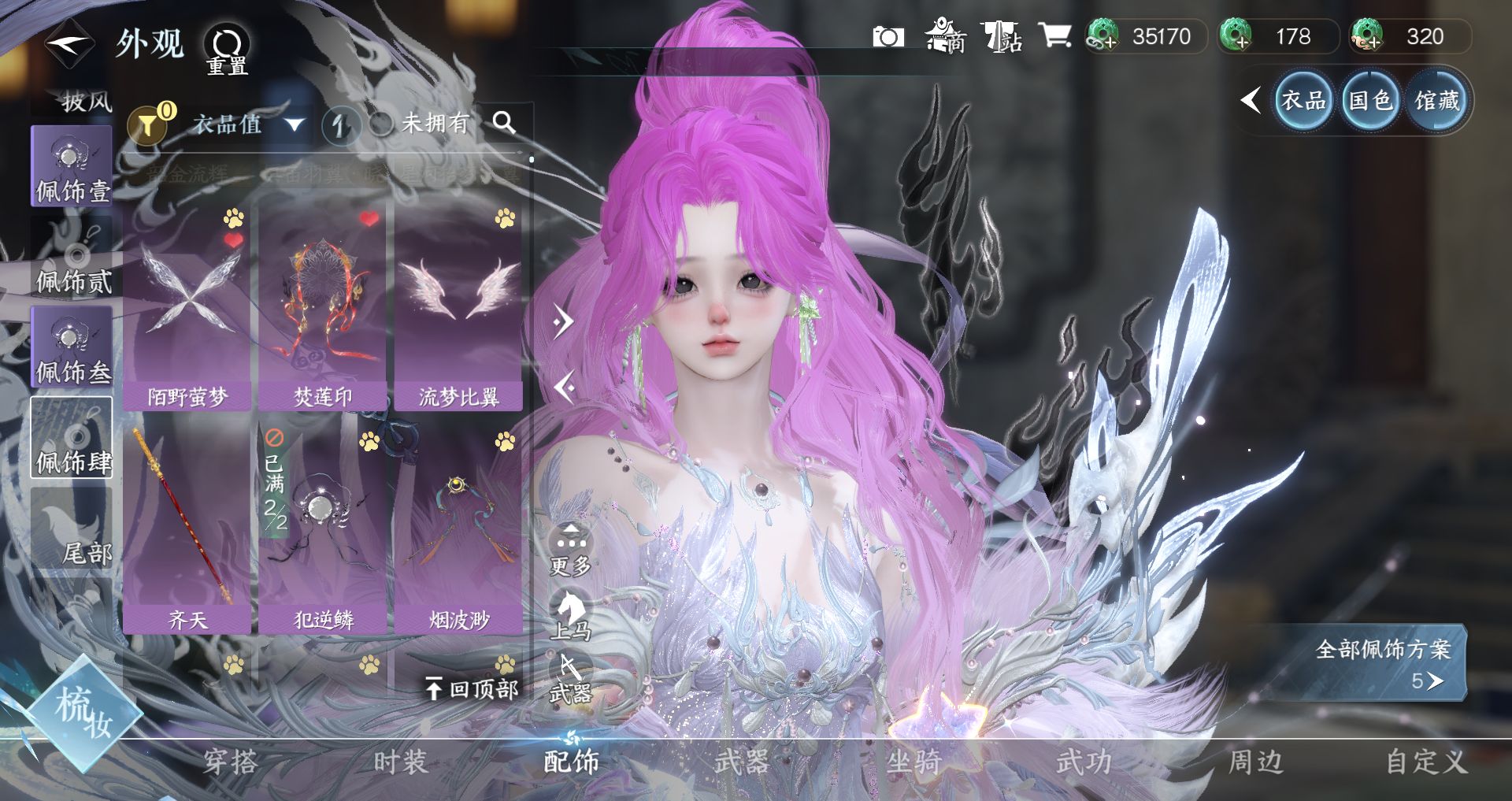Screen dimensions: 1512x801
Task: Select the 焚莲印 accessory
Action: point(323,307)
